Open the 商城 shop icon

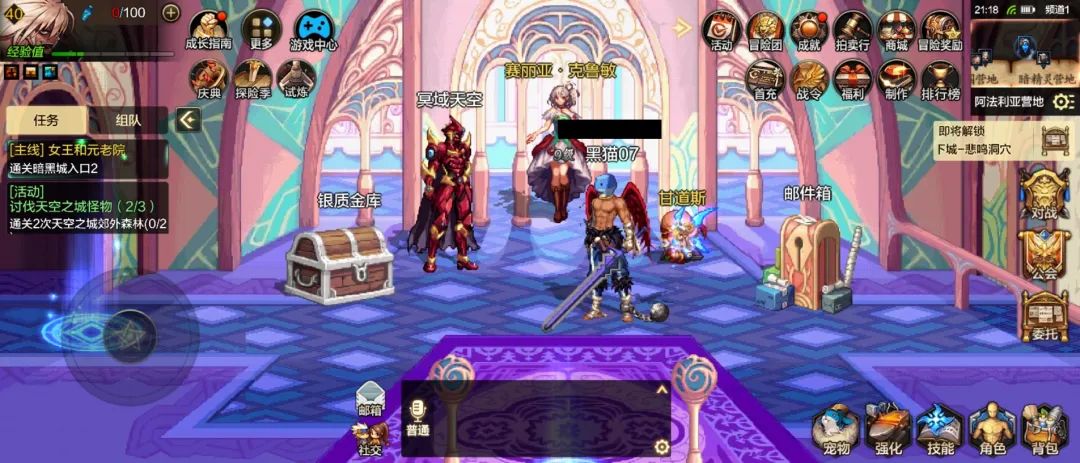pyautogui.click(x=896, y=28)
